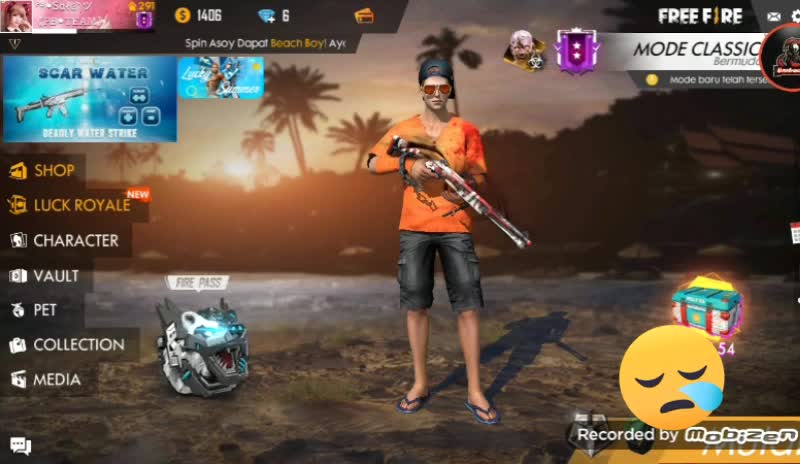Open the zombie-face event icon

click(520, 48)
